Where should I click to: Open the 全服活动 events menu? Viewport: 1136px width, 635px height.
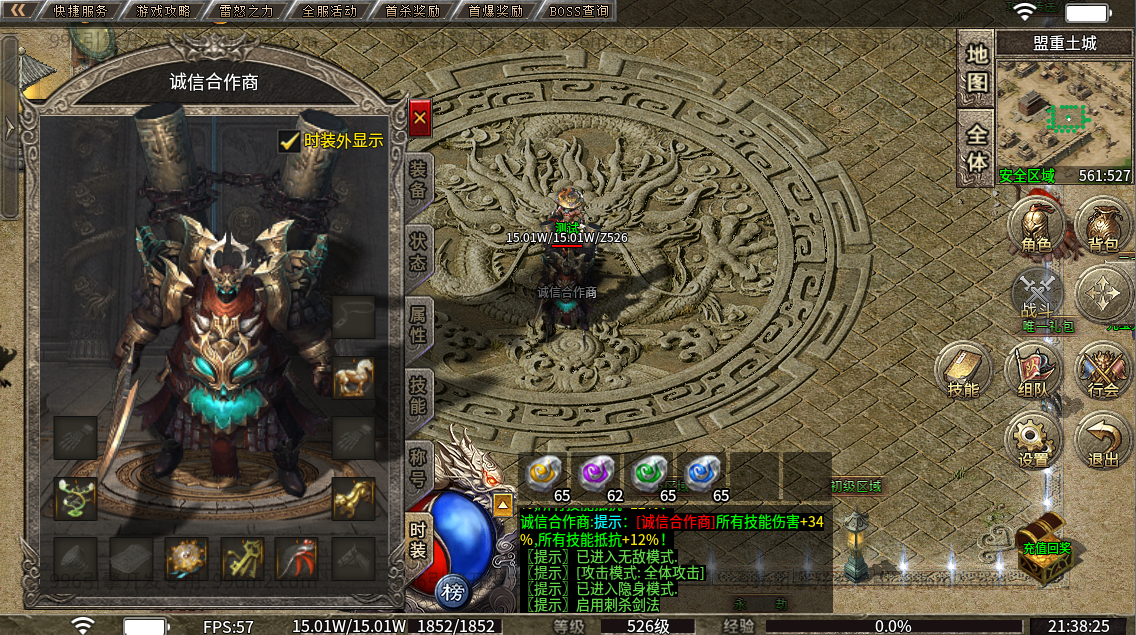[329, 12]
